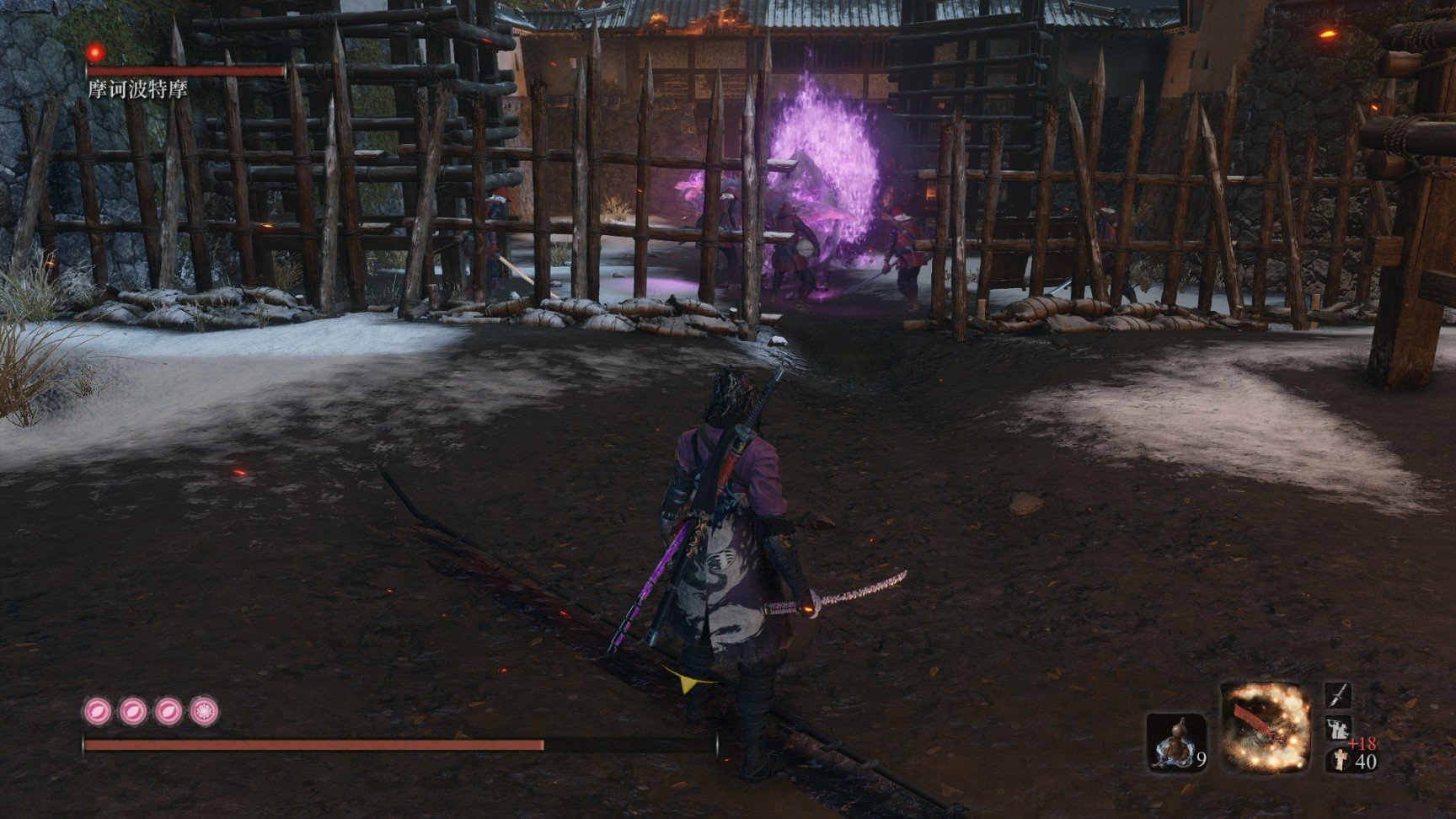Click the small dagger icon

click(1337, 696)
